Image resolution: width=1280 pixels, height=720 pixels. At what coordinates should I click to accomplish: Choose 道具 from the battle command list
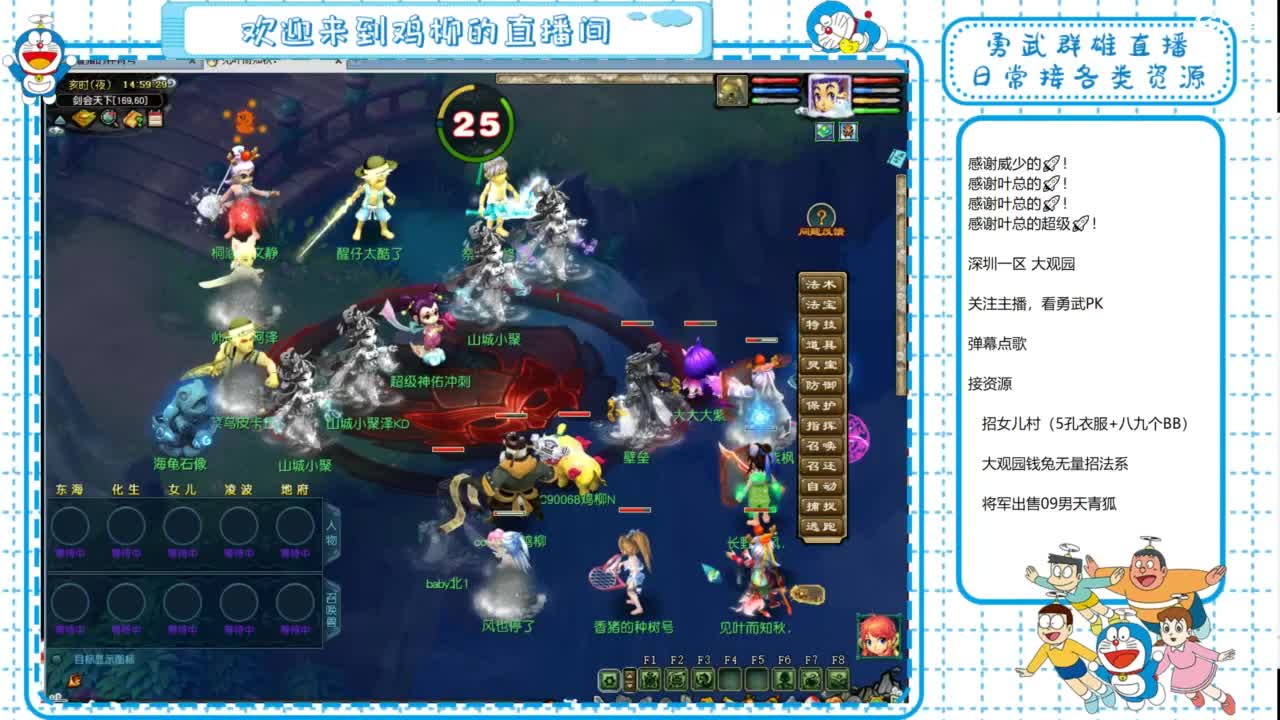click(x=823, y=344)
